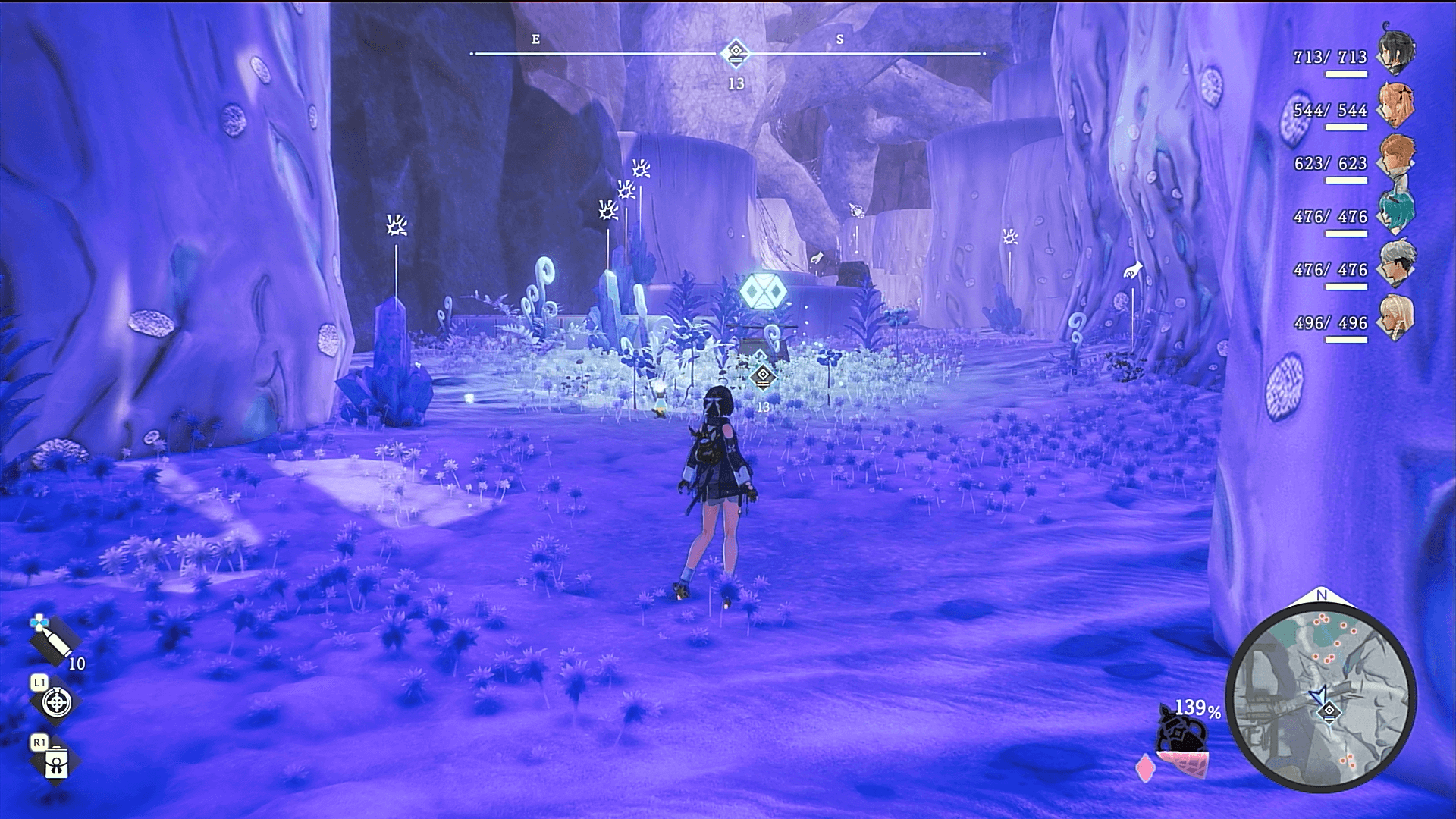Image resolution: width=1456 pixels, height=819 pixels.
Task: Activate the crosshair aim mode icon
Action: (x=56, y=702)
